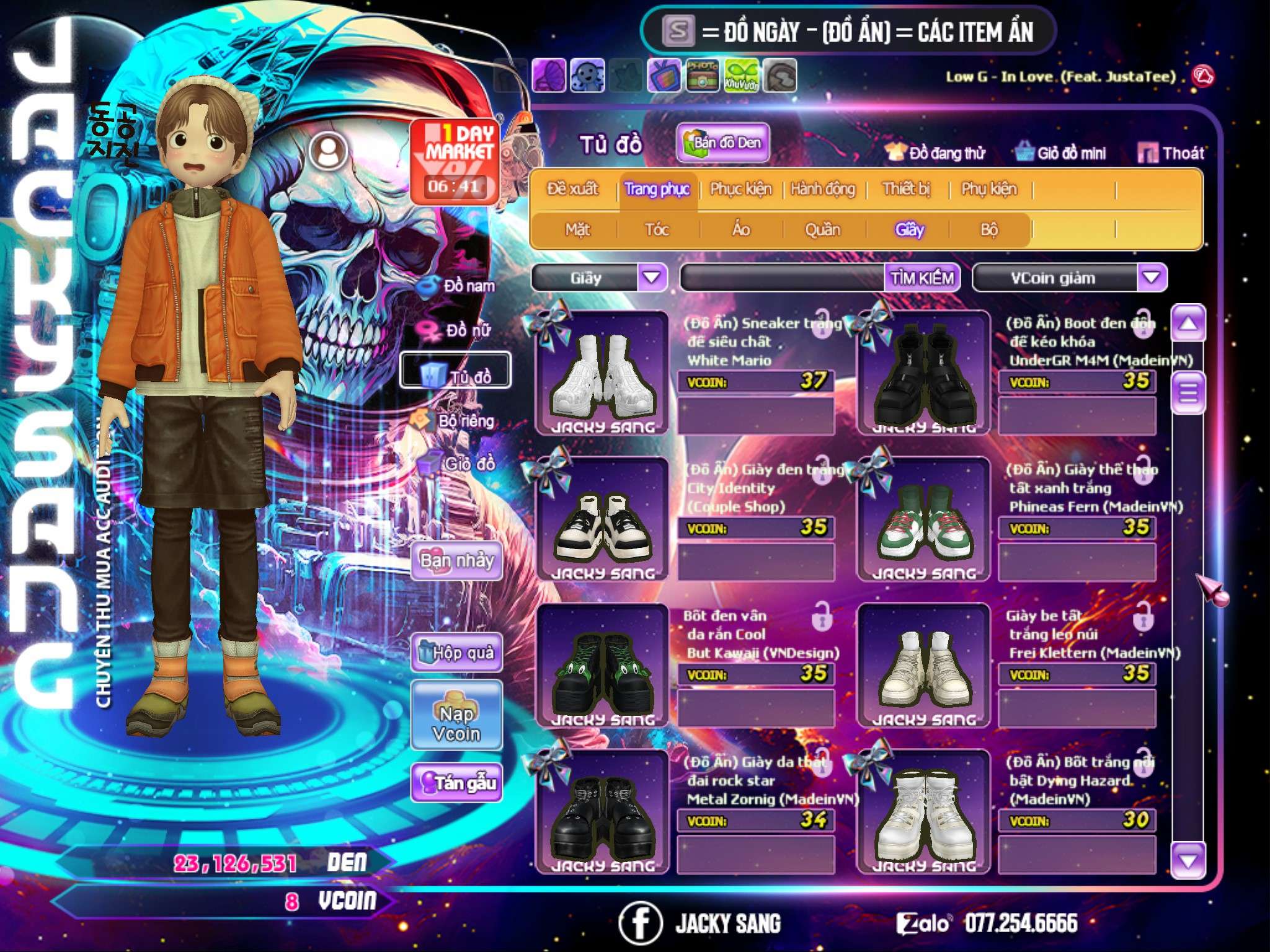The image size is (1270, 952).
Task: Open the VCoin giảm sort dropdown
Action: tap(1151, 278)
